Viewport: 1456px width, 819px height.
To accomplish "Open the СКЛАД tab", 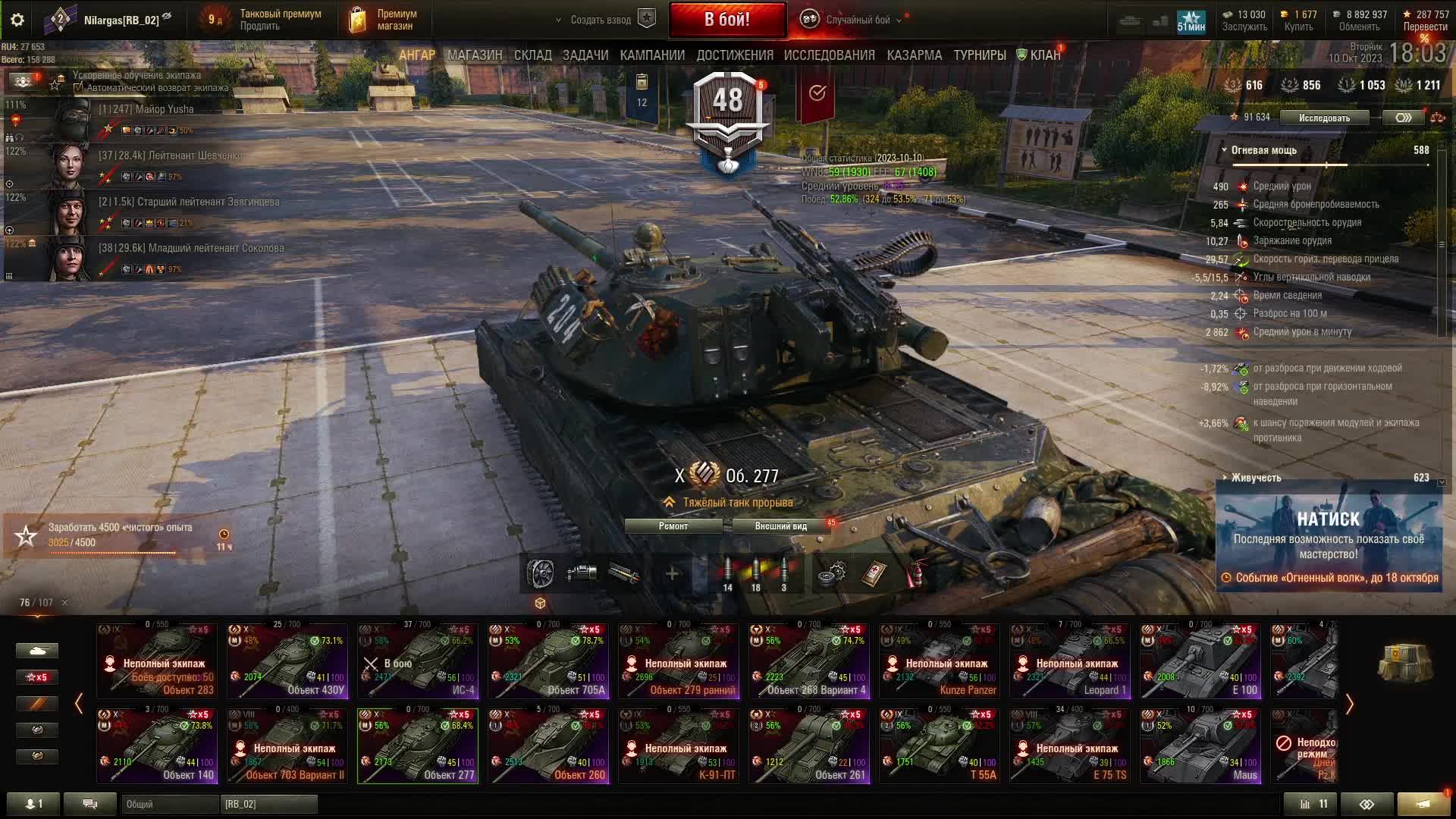I will point(532,55).
